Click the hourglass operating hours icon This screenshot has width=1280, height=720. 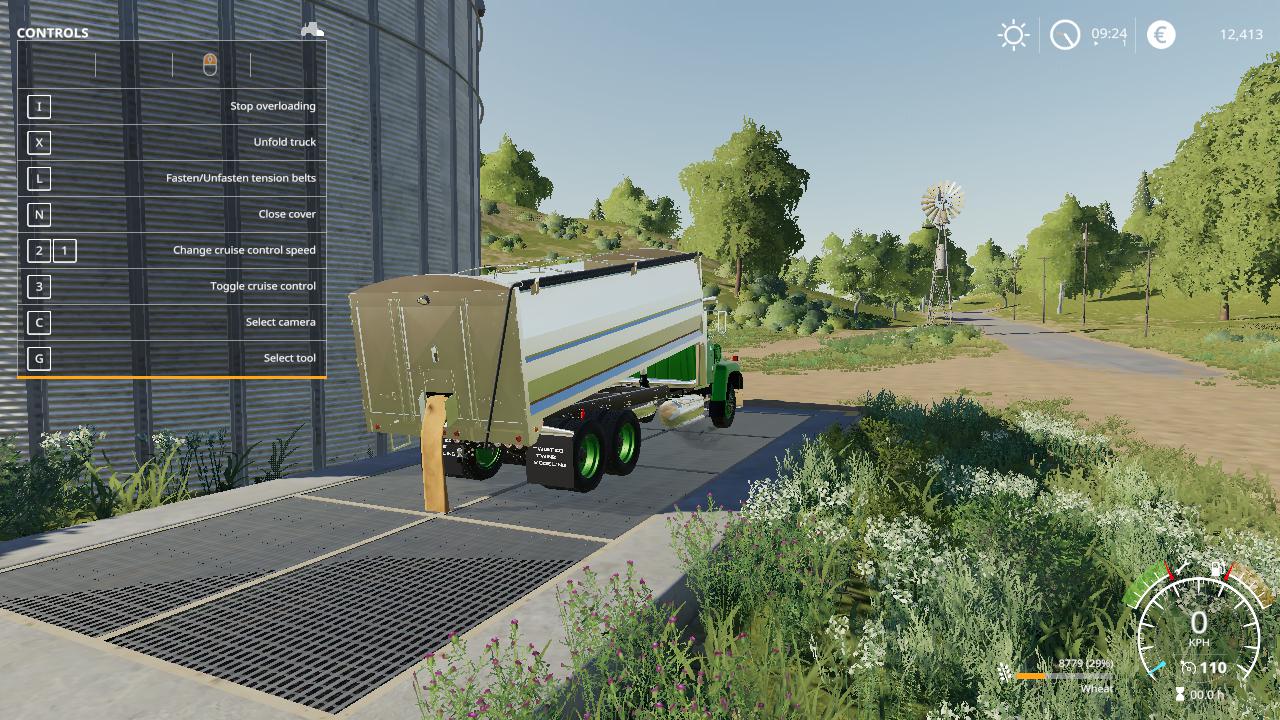click(1181, 694)
